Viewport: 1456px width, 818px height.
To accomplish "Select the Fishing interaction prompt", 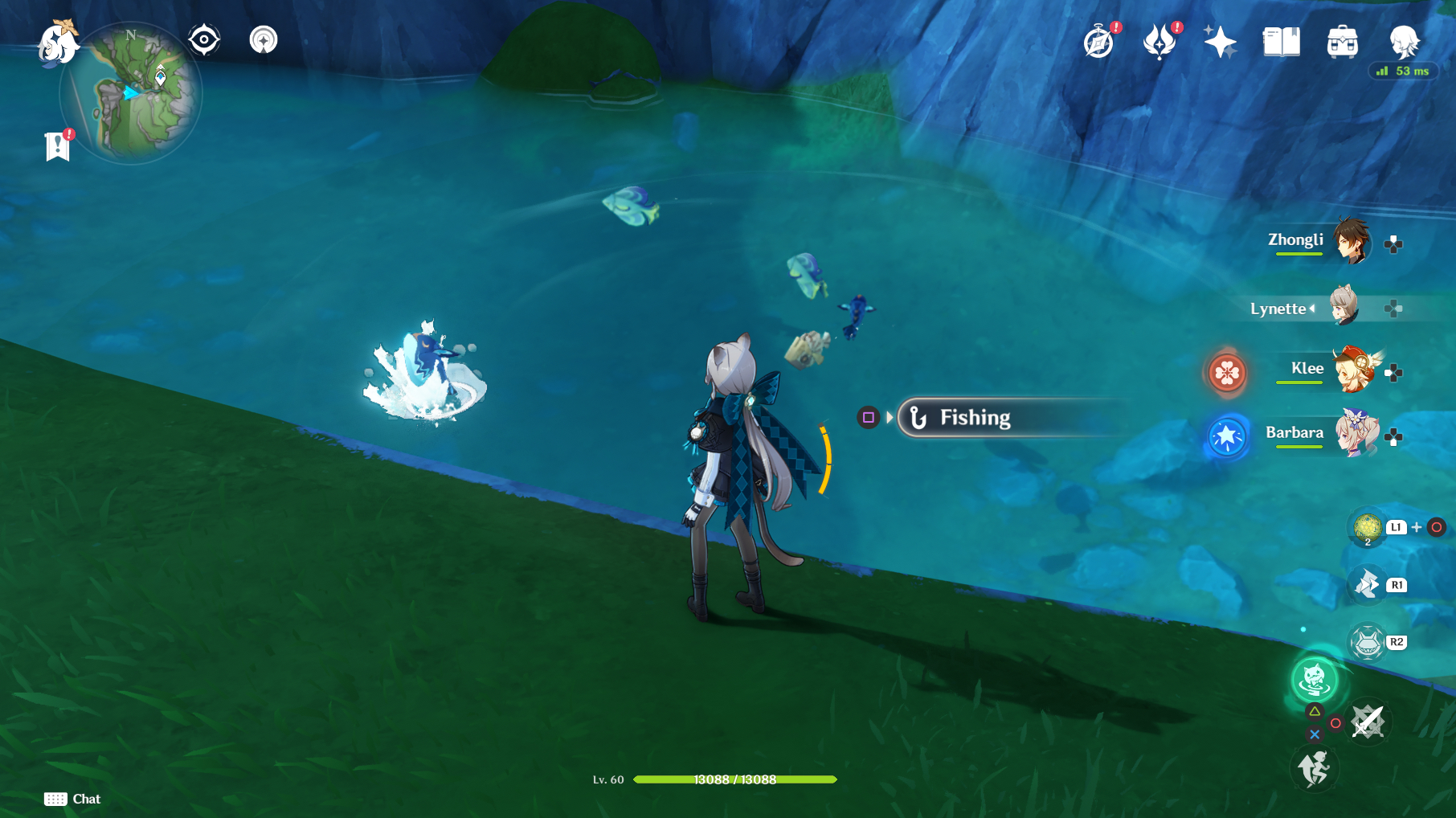I will (x=975, y=417).
